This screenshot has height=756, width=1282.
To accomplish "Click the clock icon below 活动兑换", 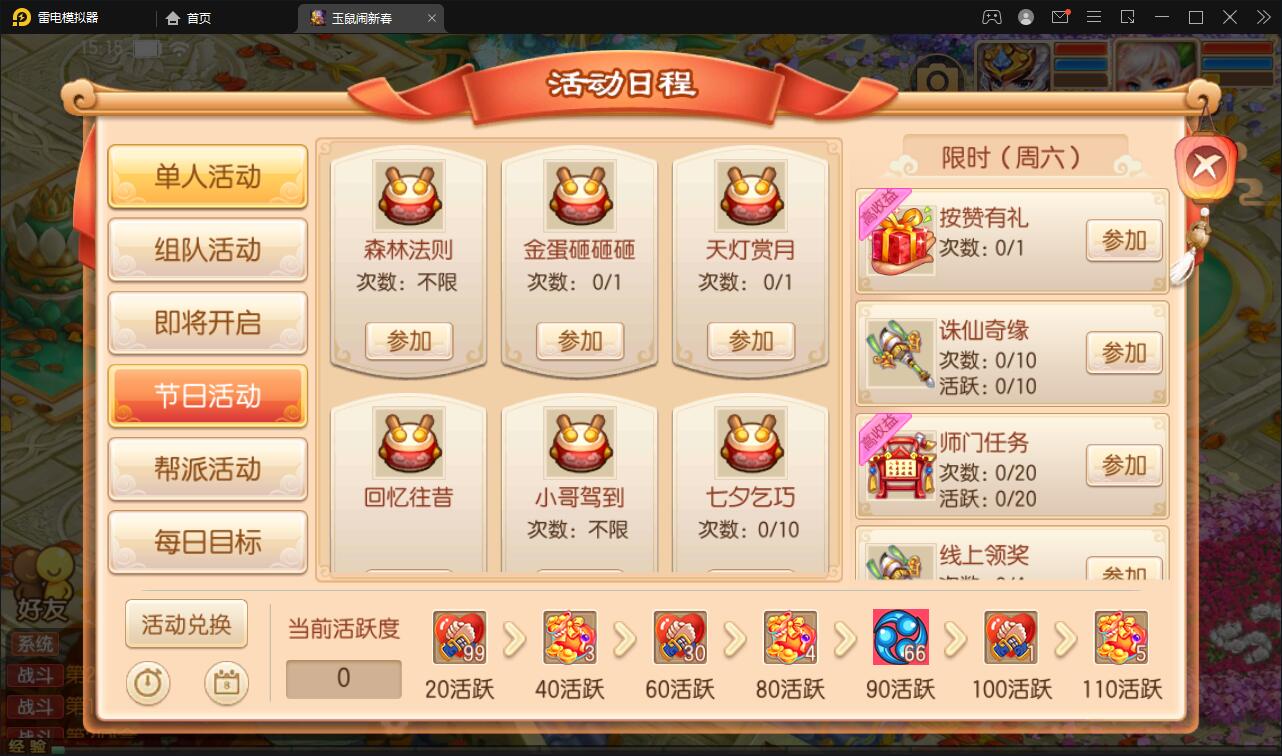I will click(148, 684).
